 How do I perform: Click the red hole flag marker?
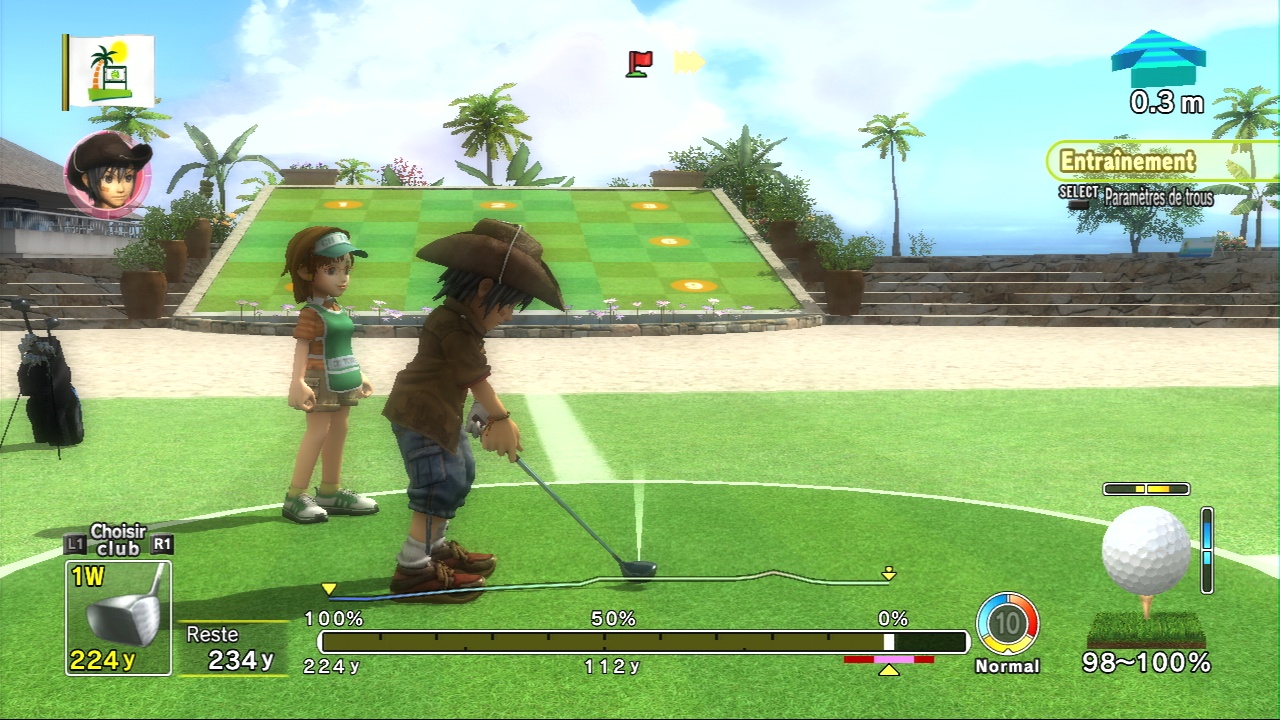point(639,63)
